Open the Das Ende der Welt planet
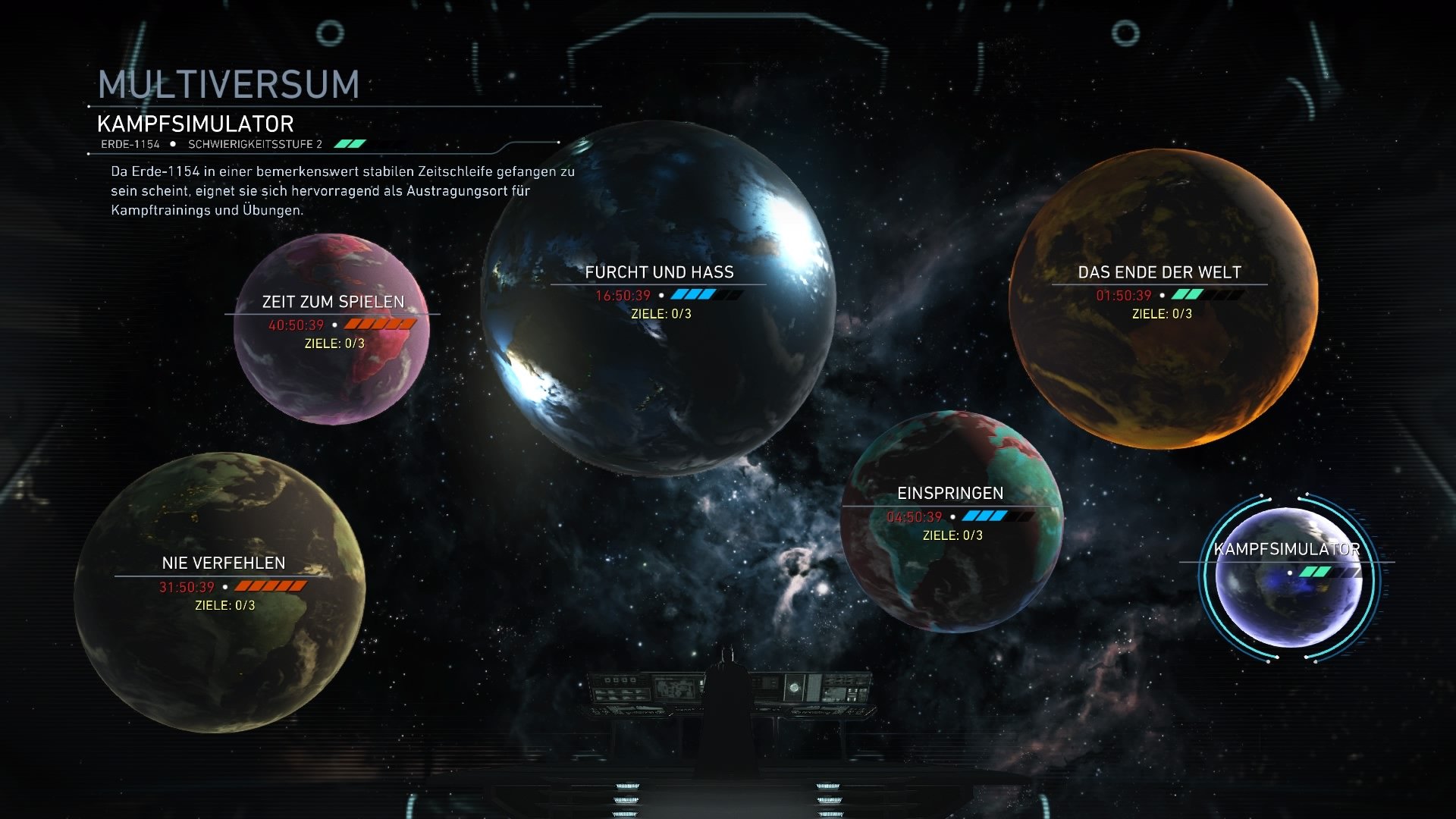Viewport: 1456px width, 819px height. (1163, 299)
